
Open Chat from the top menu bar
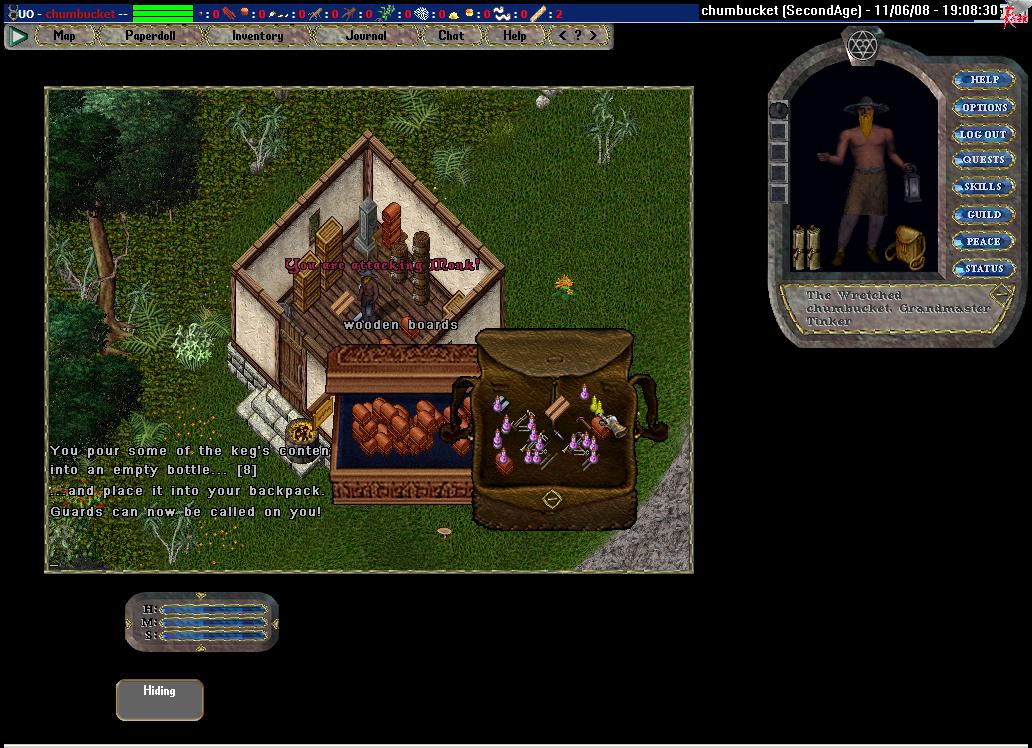click(451, 36)
